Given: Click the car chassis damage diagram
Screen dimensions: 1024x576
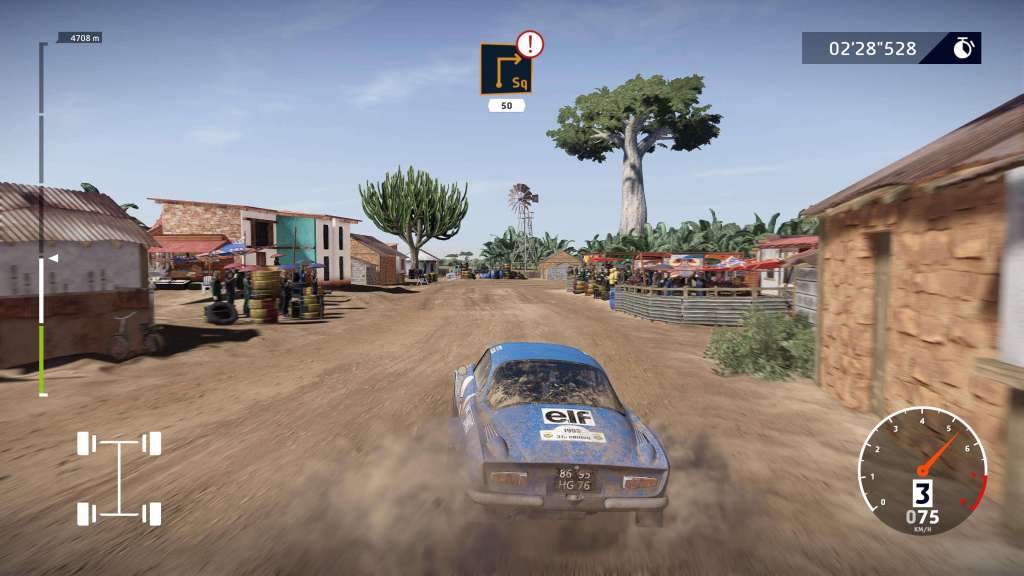Looking at the screenshot, I should click(119, 478).
